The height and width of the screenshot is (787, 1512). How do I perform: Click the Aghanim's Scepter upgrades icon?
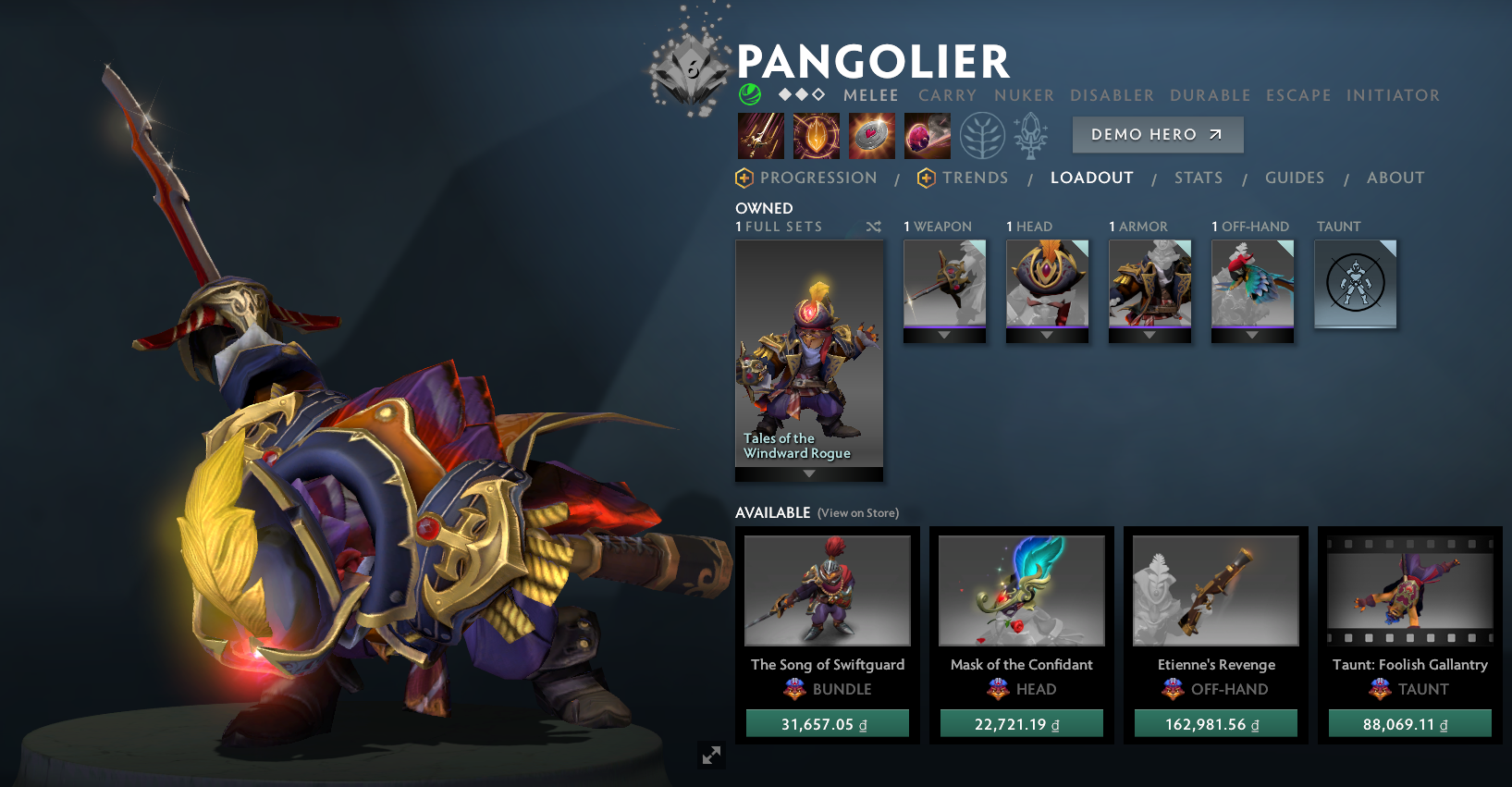1030,135
